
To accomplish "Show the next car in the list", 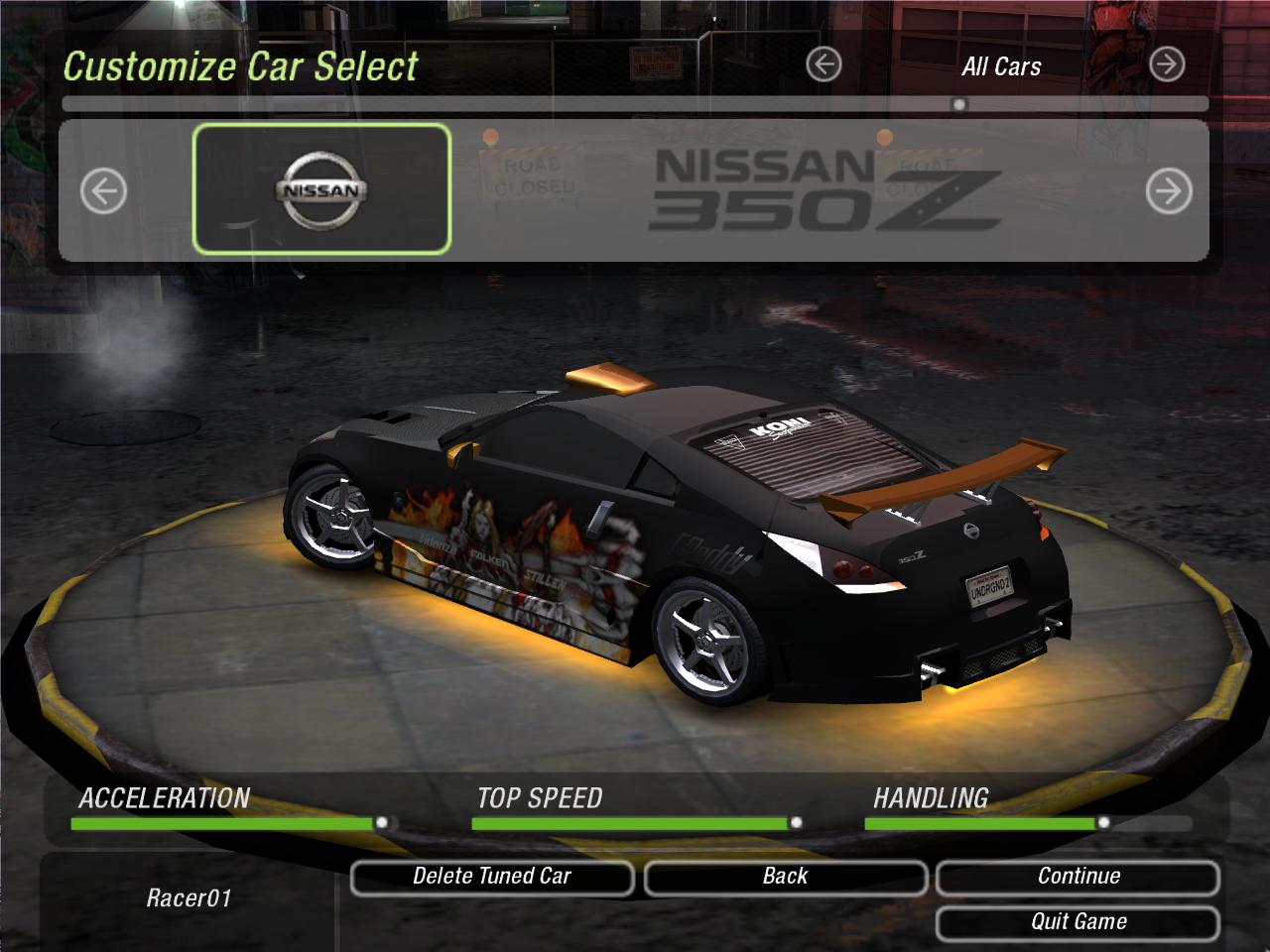I will [1168, 191].
